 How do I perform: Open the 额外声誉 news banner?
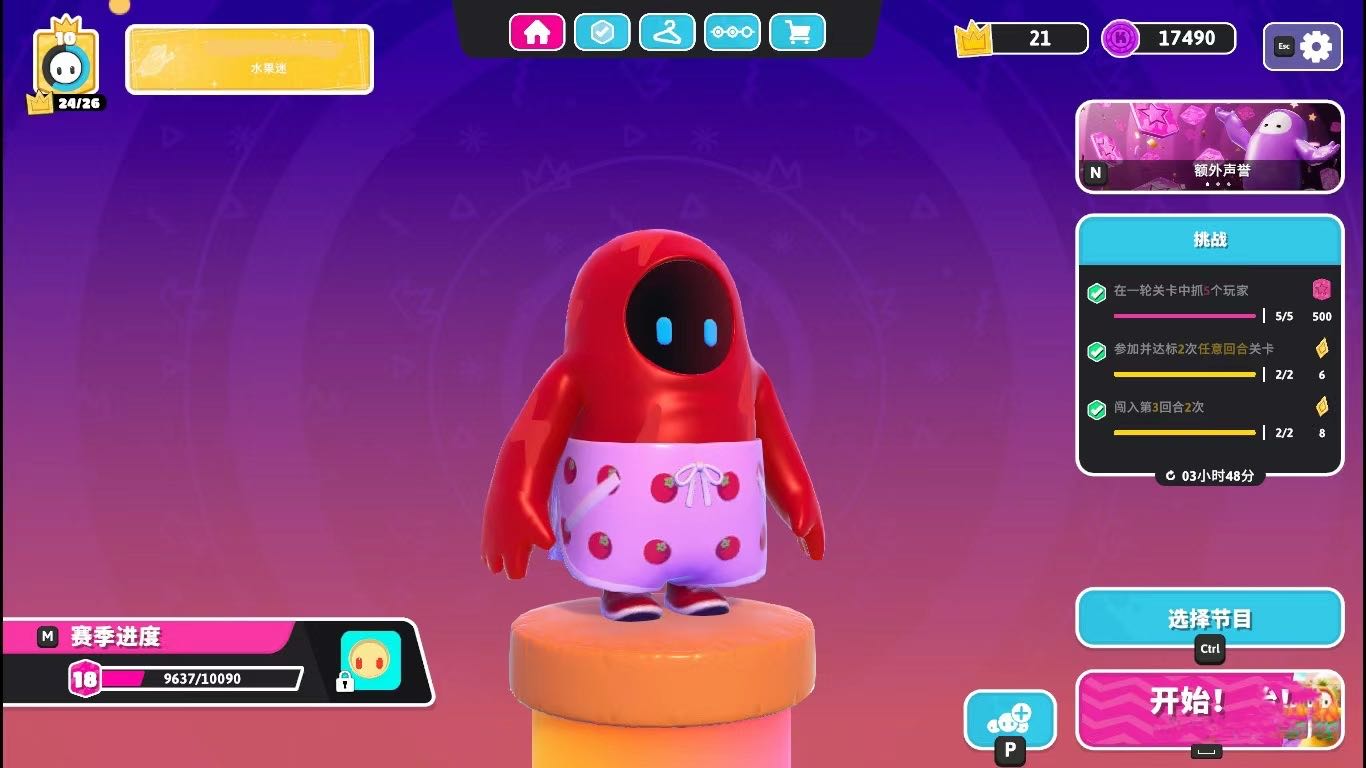pyautogui.click(x=1209, y=146)
